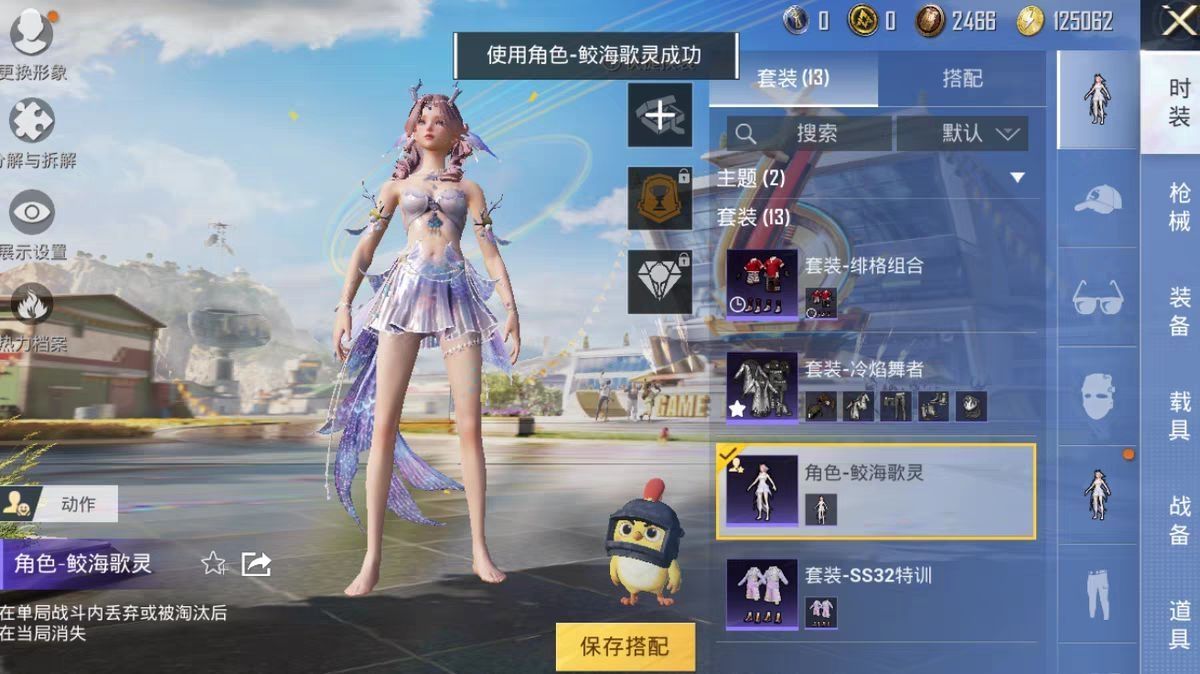The image size is (1200, 674).
Task: Click the 搜索 search field
Action: pyautogui.click(x=810, y=133)
